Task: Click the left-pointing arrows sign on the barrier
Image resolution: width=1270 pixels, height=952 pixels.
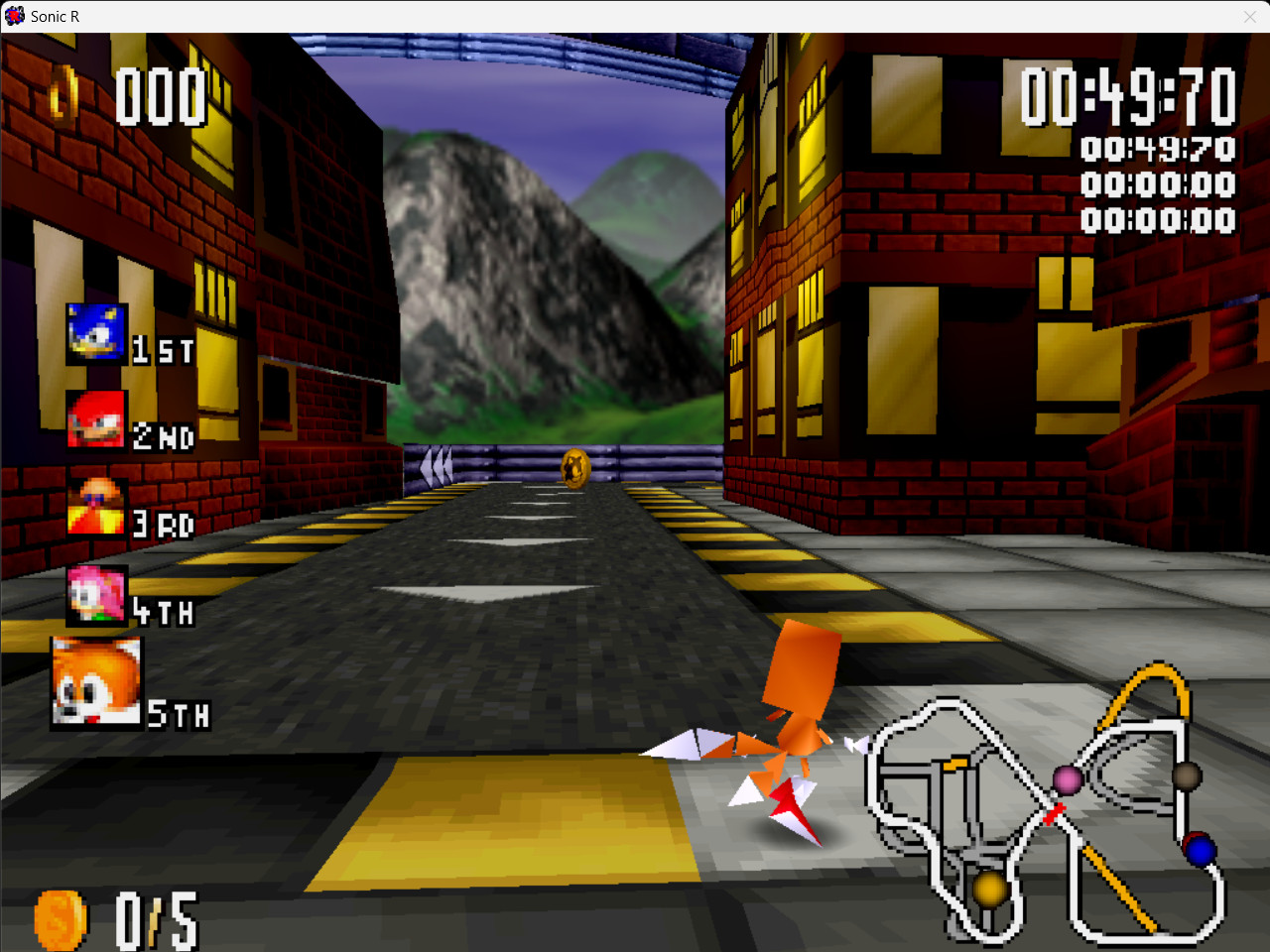Action: (x=437, y=464)
